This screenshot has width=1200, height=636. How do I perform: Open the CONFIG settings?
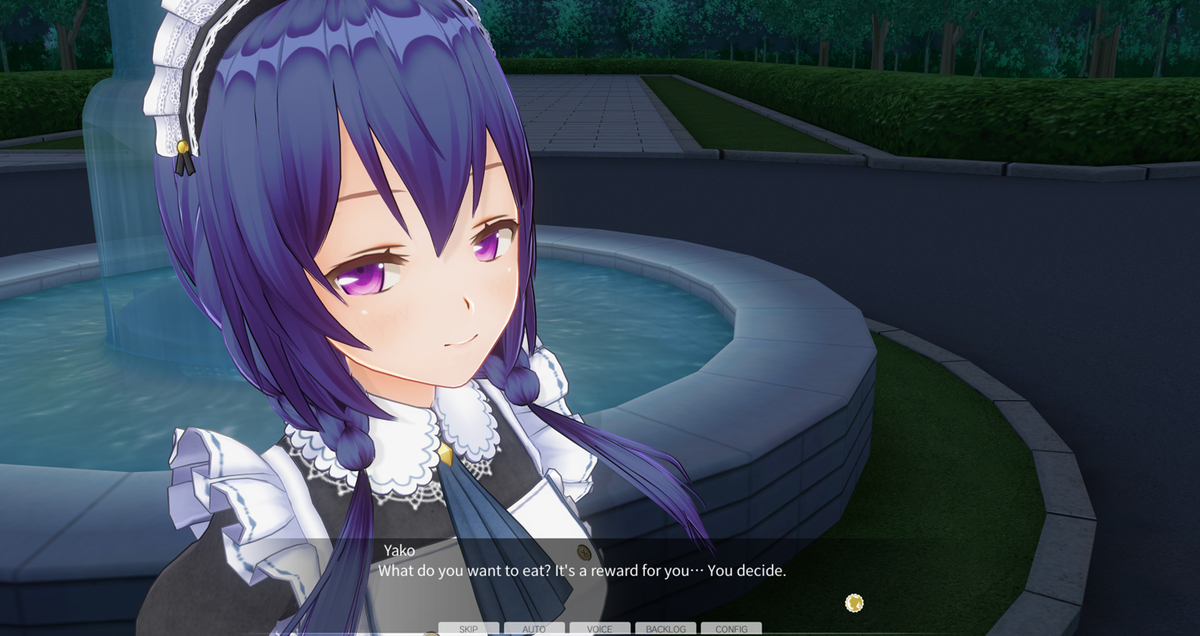coord(731,629)
